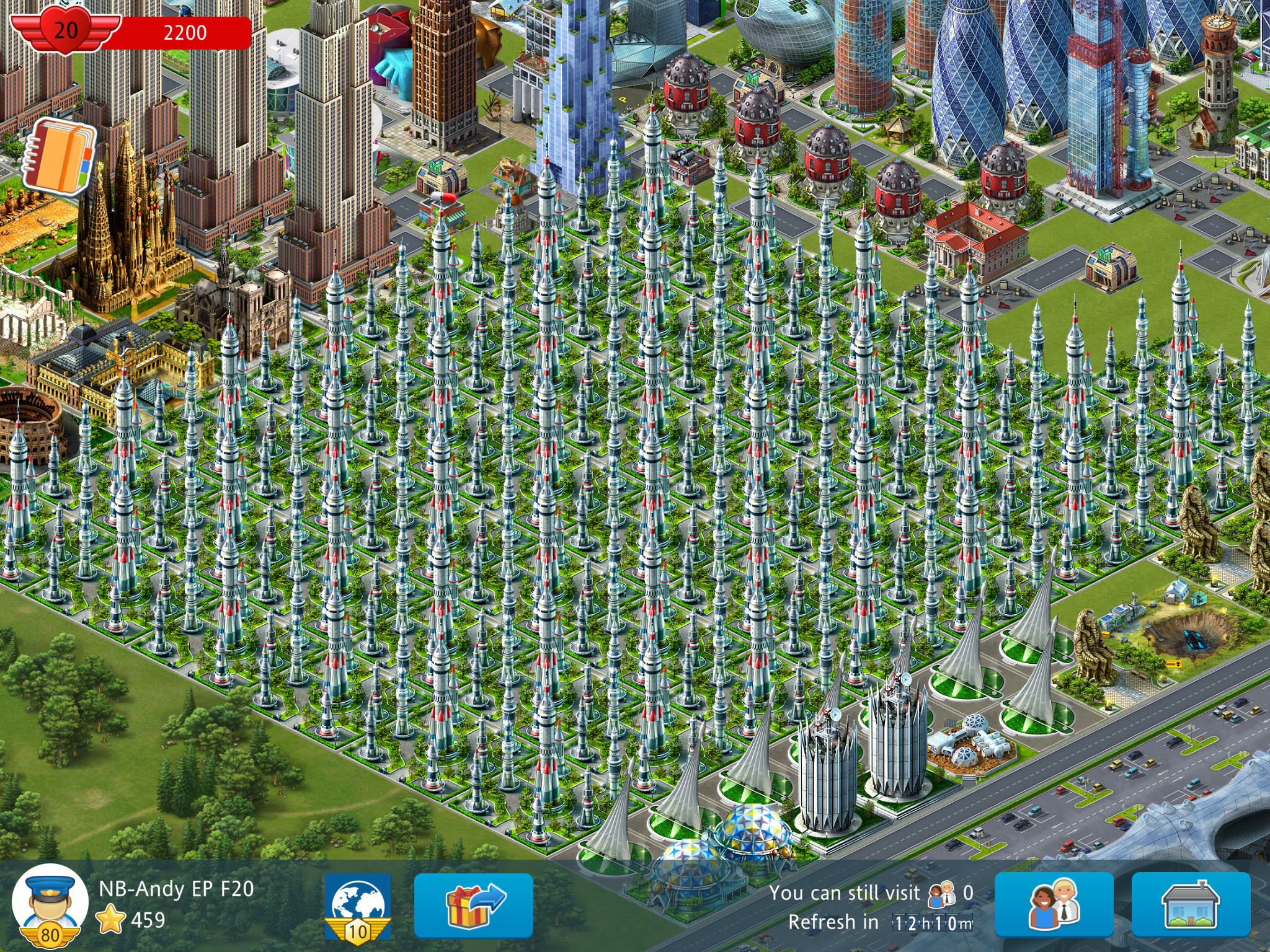Open the neighbors list button
This screenshot has height=952, width=1270.
pos(1054,905)
